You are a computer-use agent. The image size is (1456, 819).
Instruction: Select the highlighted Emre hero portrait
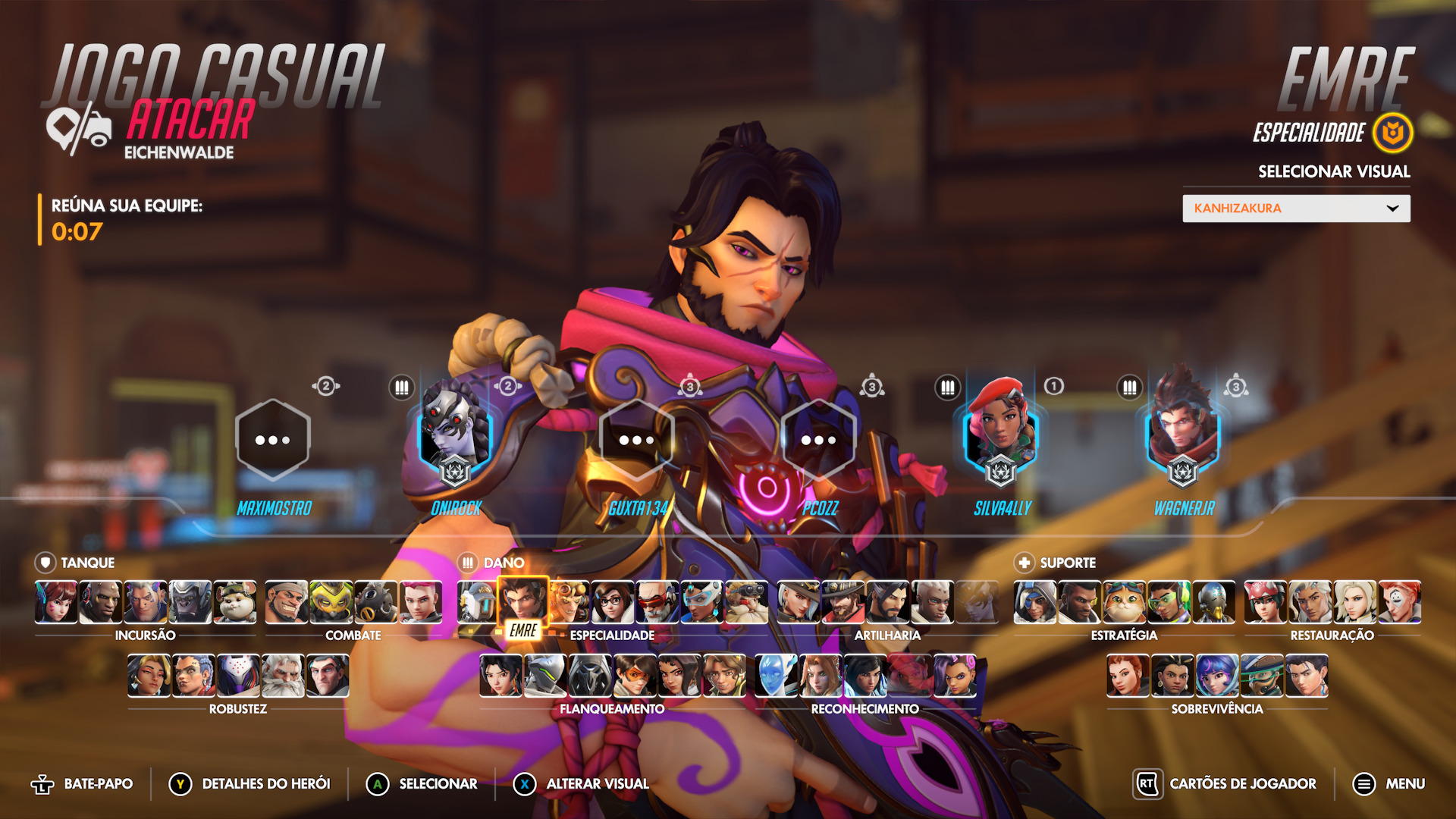[x=522, y=602]
